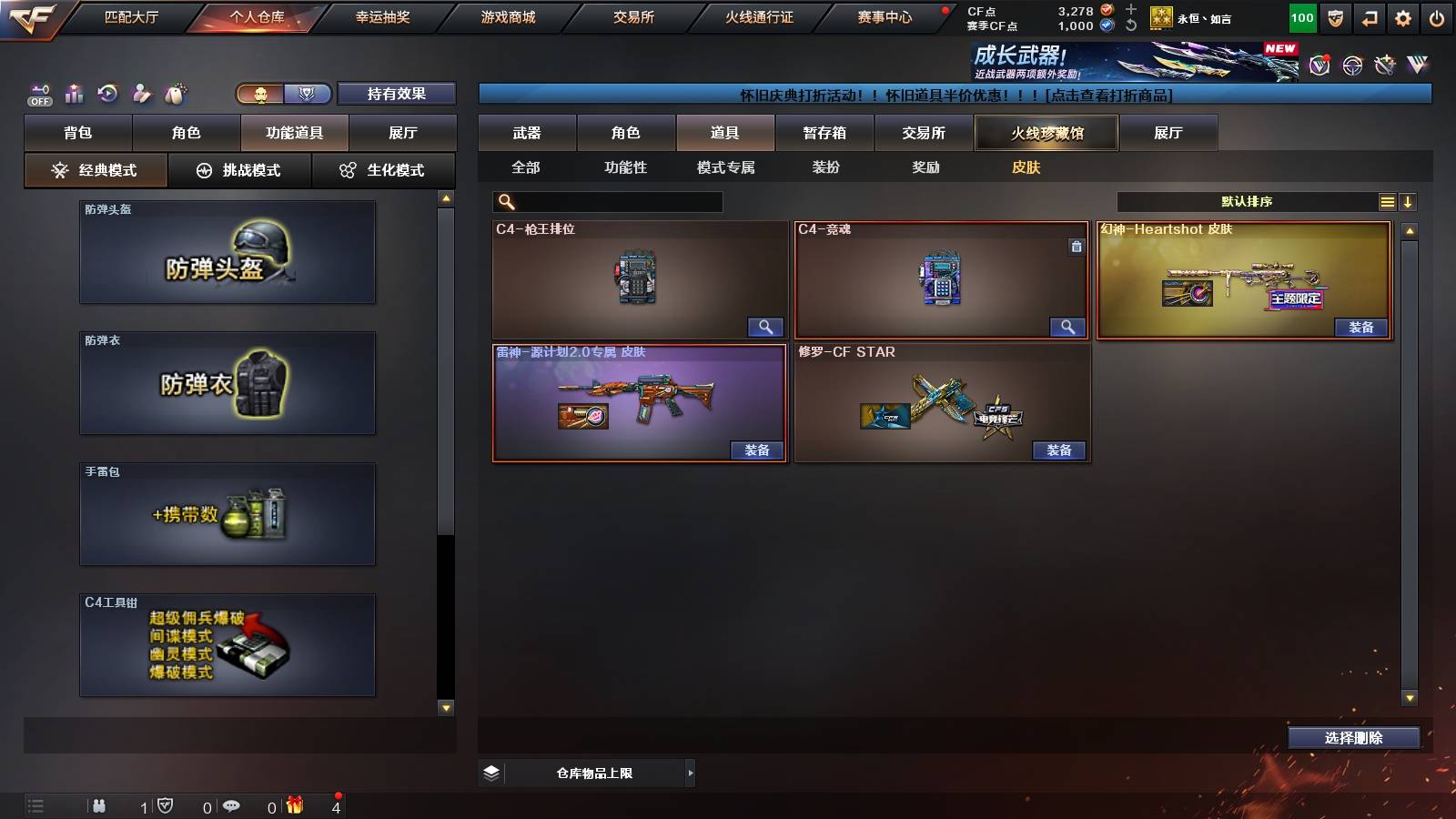The height and width of the screenshot is (819, 1456).
Task: Click the 选择删除 button at bottom right
Action: [x=1354, y=737]
